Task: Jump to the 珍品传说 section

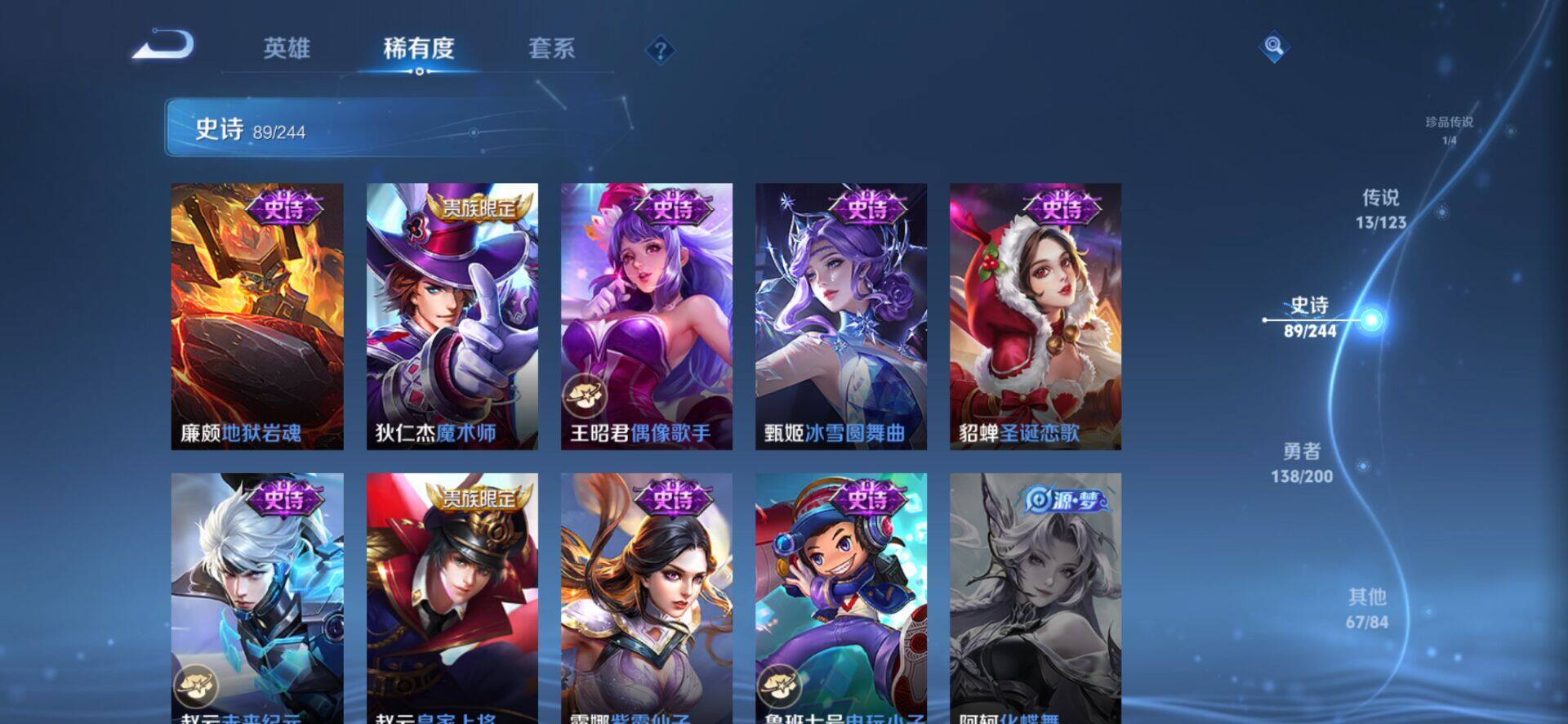Action: click(x=1450, y=129)
